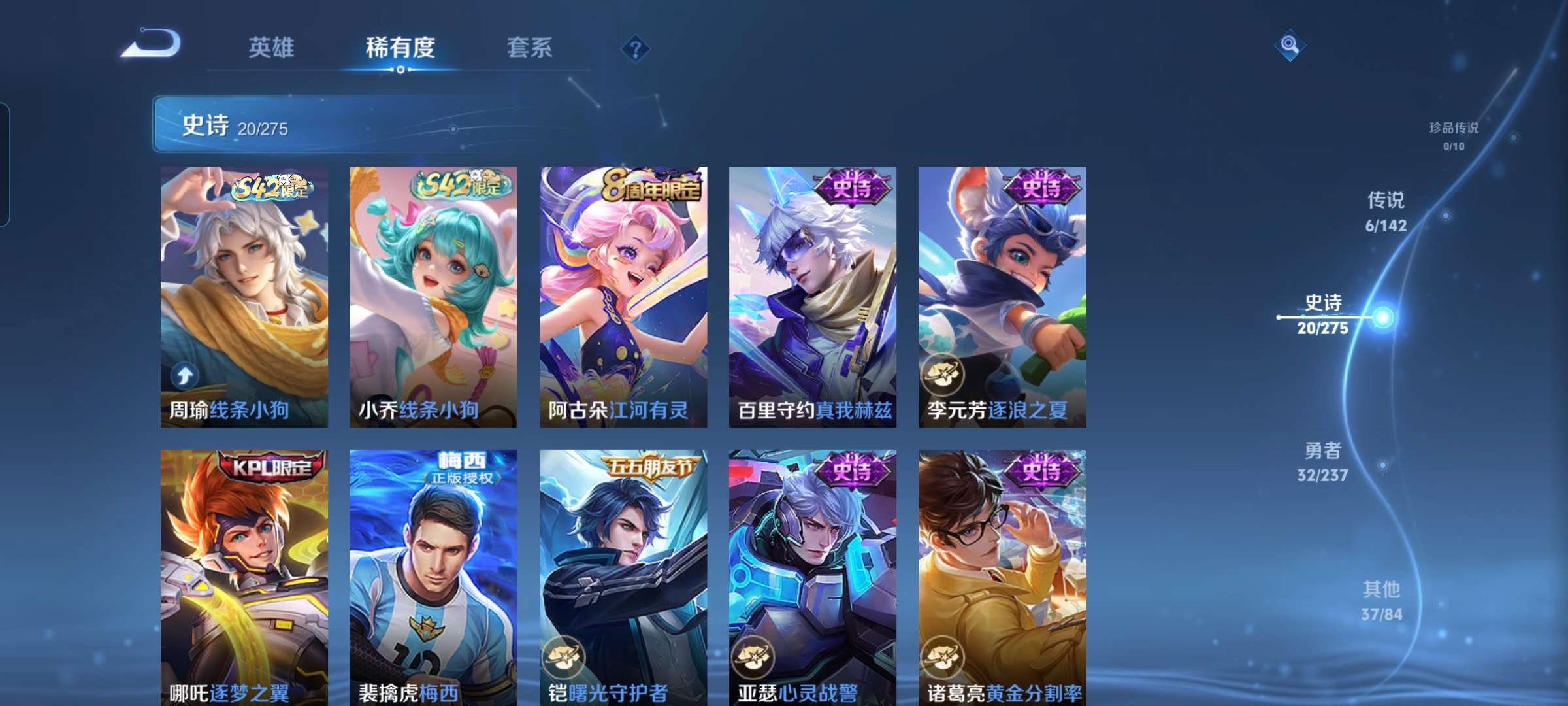Click the shell icon on 亚瑟心灵战警 card
The width and height of the screenshot is (1568, 706).
pos(753,658)
